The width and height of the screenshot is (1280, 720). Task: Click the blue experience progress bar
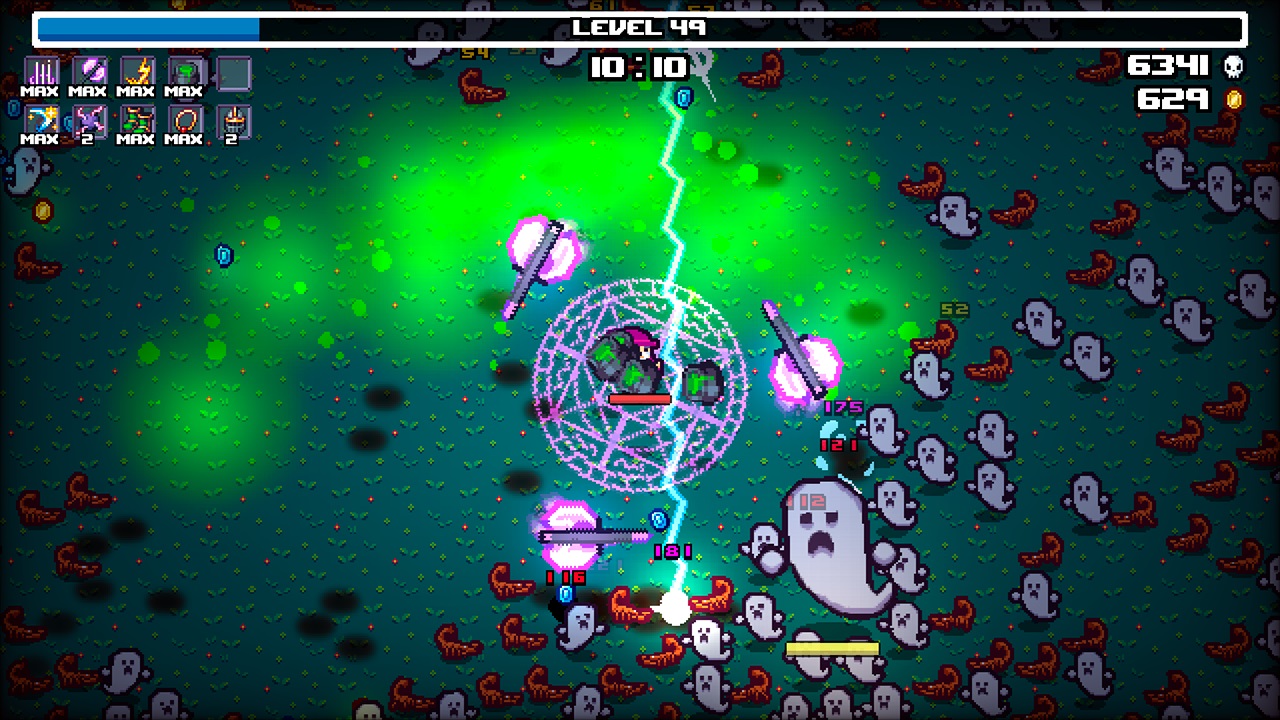click(148, 28)
